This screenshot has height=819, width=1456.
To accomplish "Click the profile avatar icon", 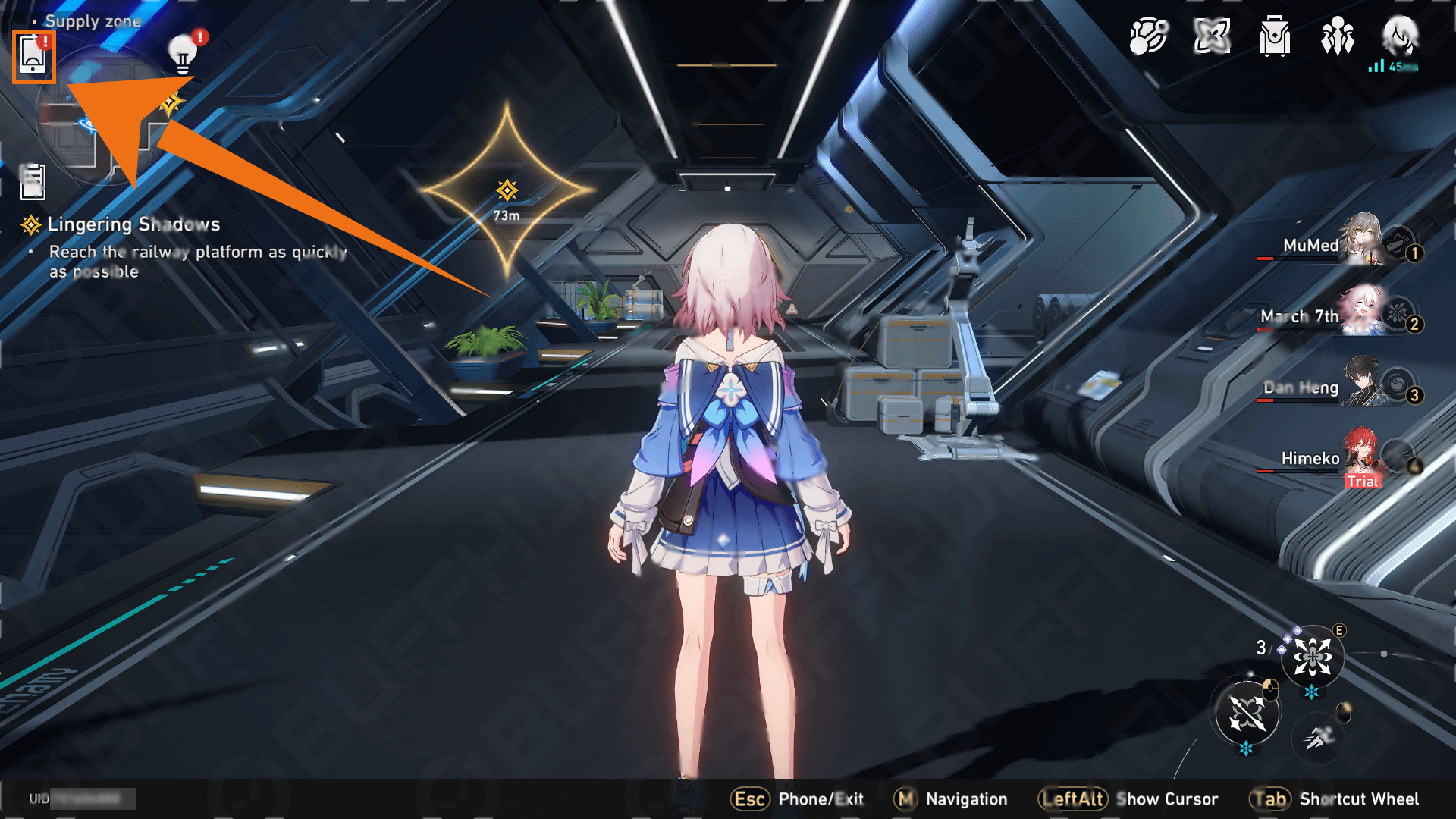I will click(x=1400, y=35).
